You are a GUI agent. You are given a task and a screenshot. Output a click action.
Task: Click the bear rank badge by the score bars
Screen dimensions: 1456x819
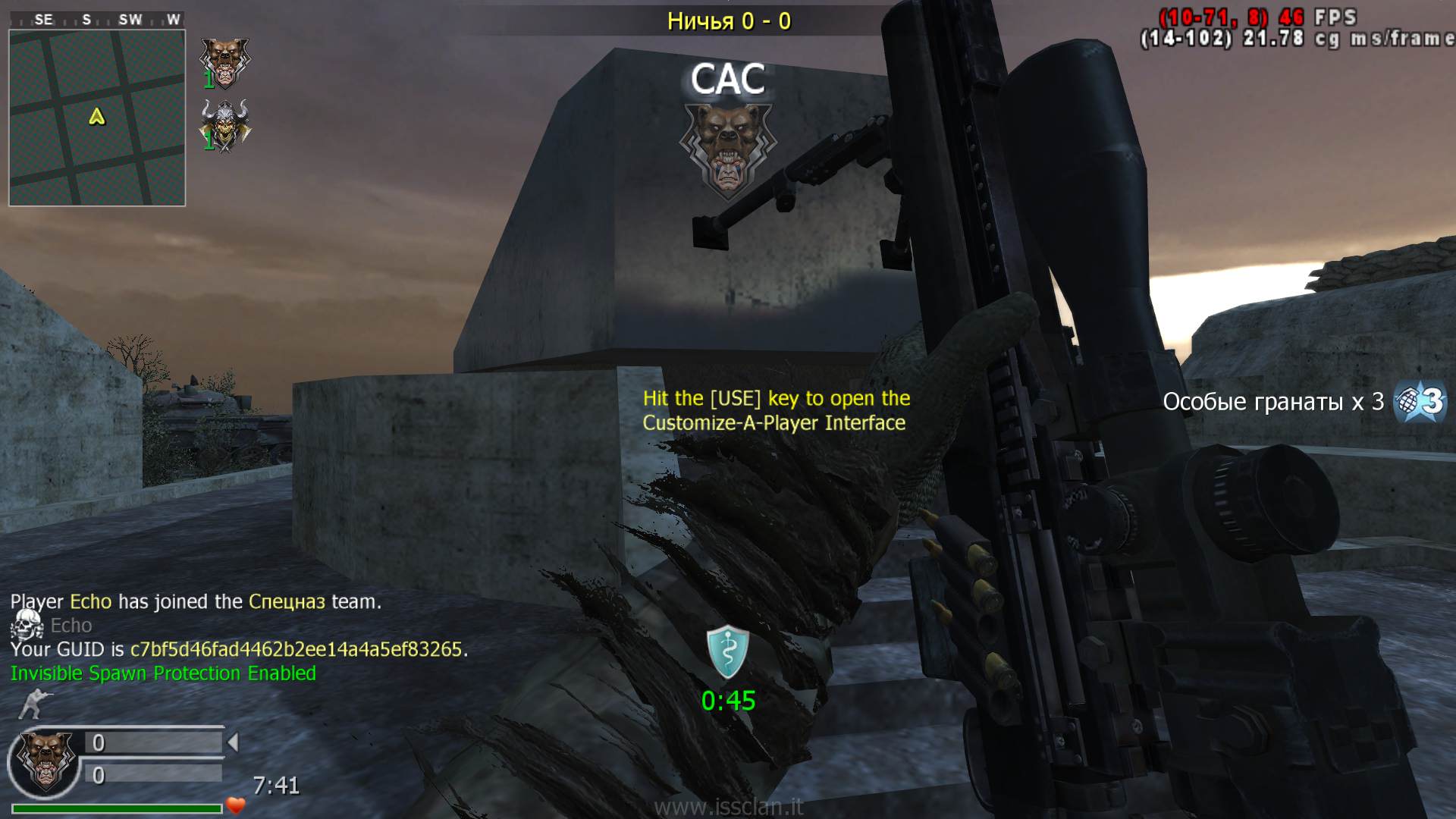click(x=45, y=761)
